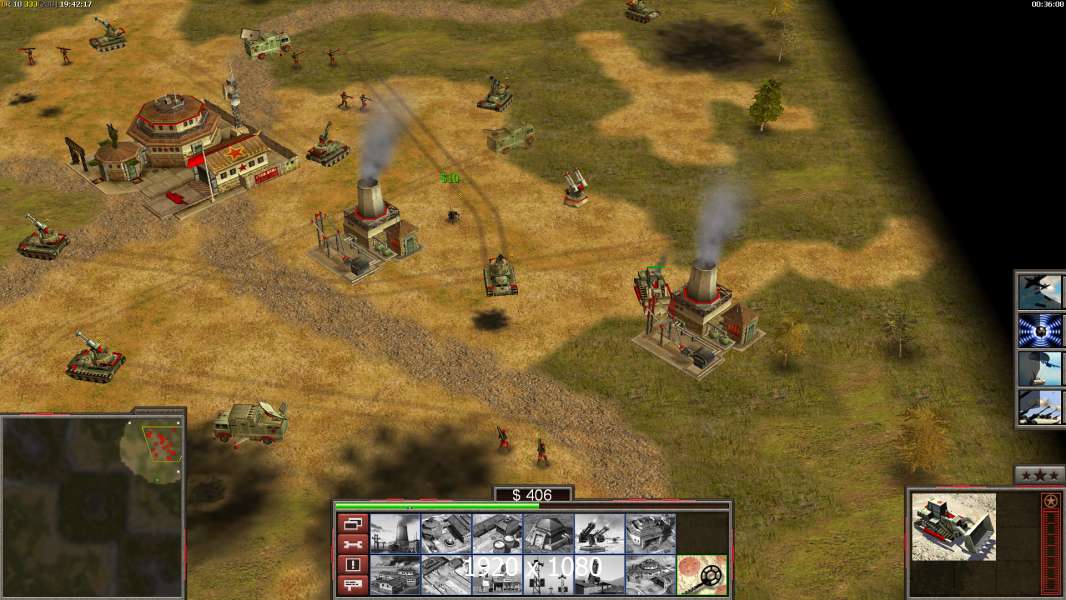Activate the top bomber plane power
Viewport: 1066px width, 600px height.
(1040, 291)
